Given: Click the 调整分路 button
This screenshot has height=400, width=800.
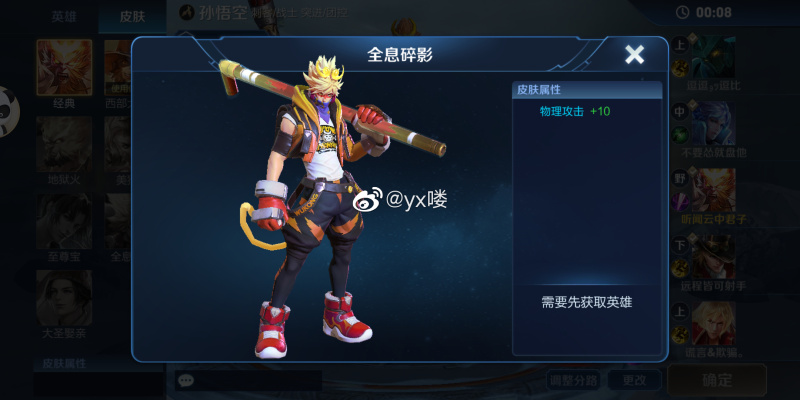Looking at the screenshot, I should point(573,380).
